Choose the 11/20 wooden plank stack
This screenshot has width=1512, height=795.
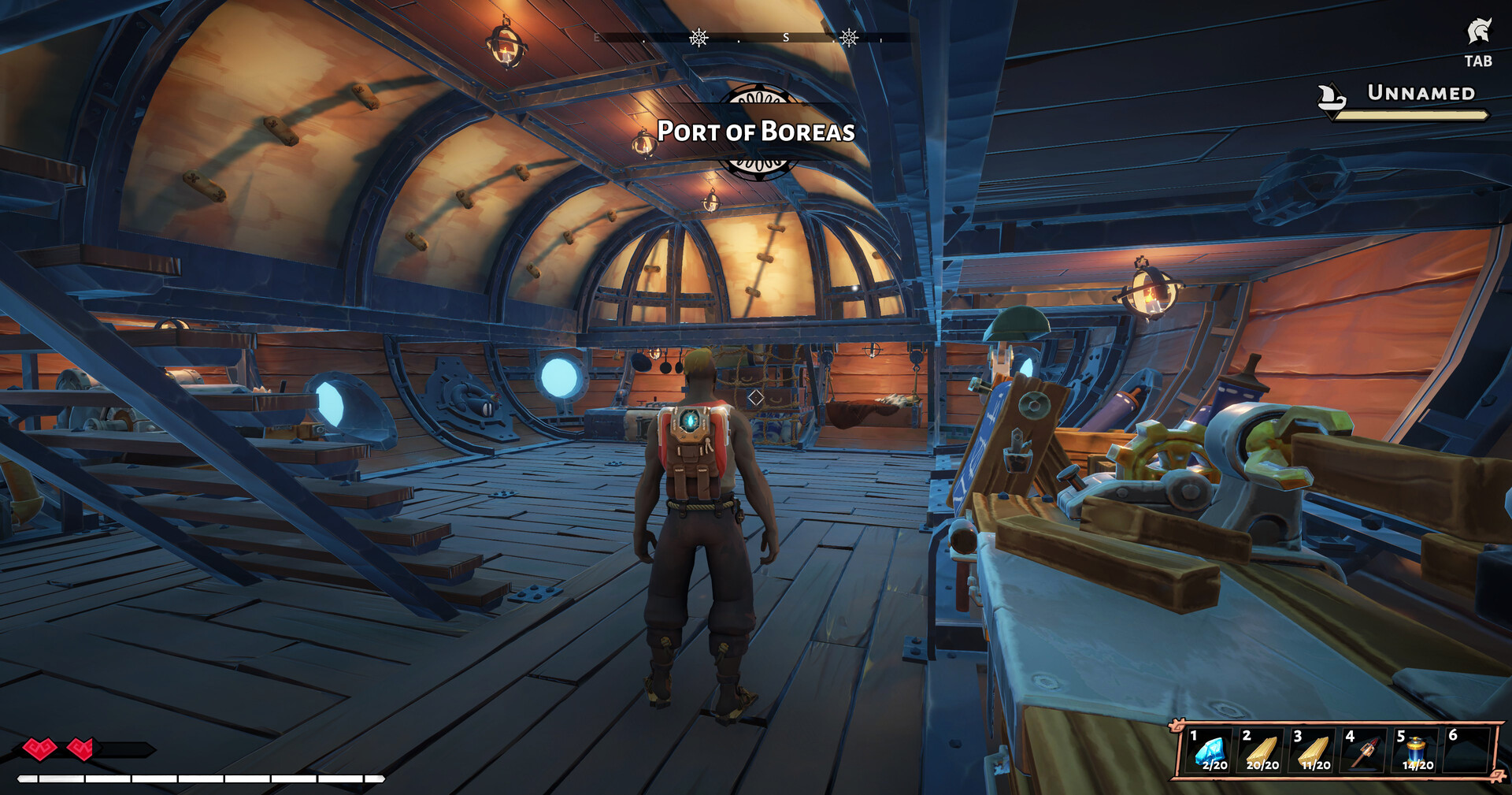1314,752
